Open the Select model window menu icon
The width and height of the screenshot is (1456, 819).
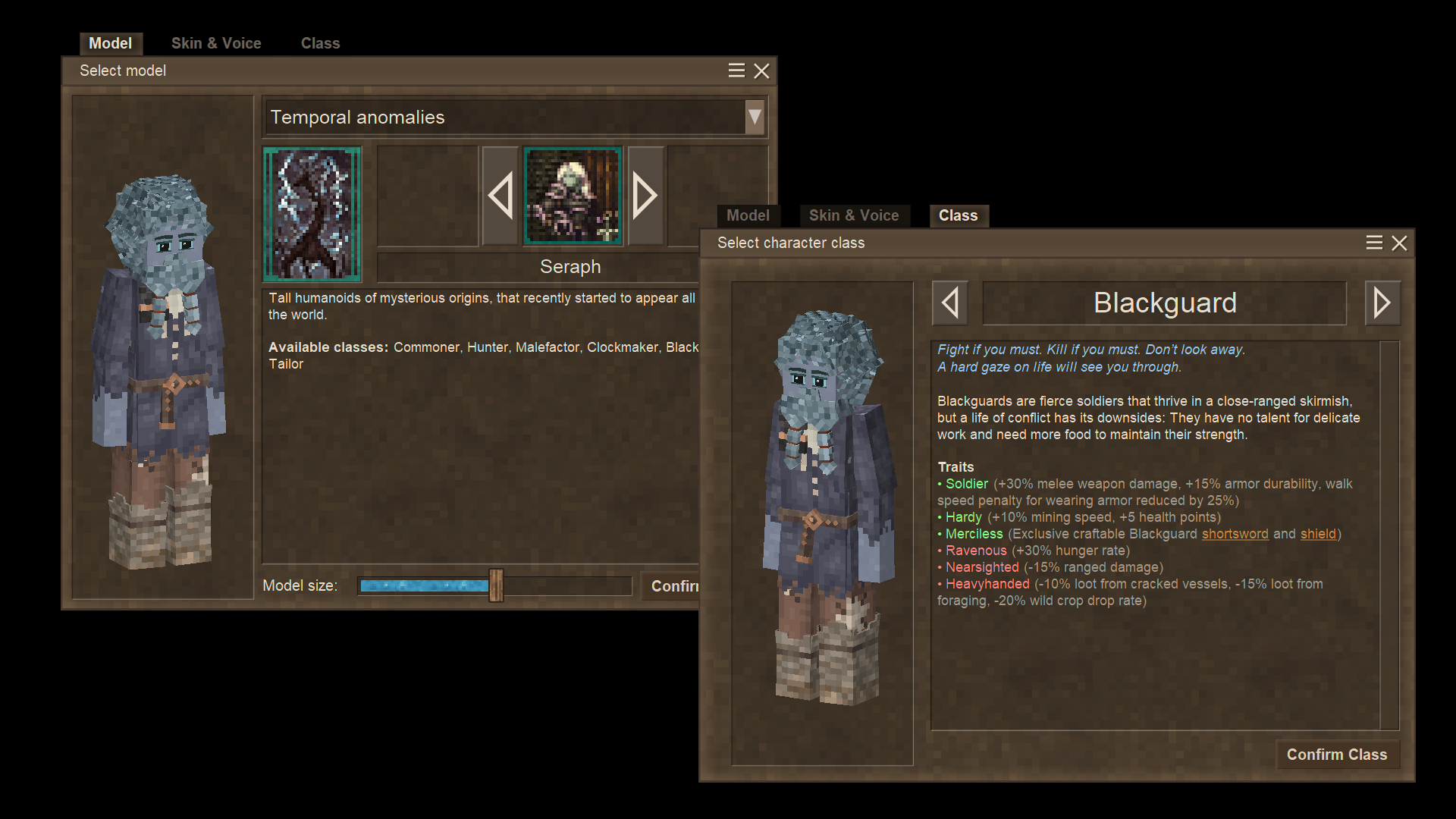pos(736,71)
